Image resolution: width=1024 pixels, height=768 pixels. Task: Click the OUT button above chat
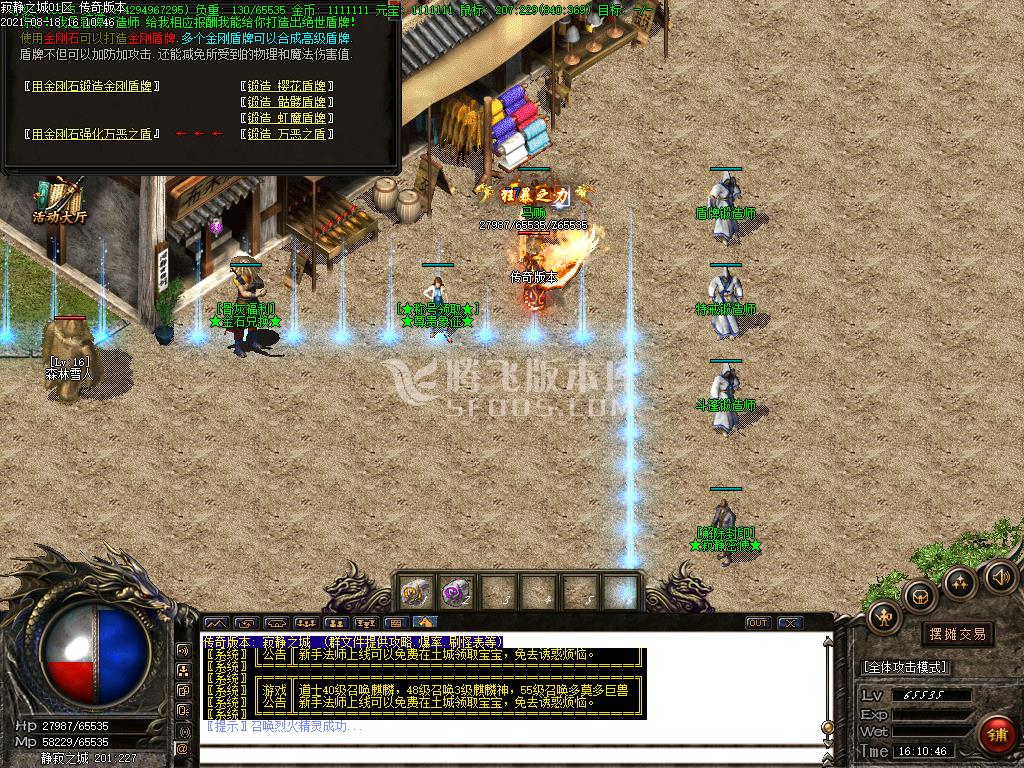click(758, 623)
